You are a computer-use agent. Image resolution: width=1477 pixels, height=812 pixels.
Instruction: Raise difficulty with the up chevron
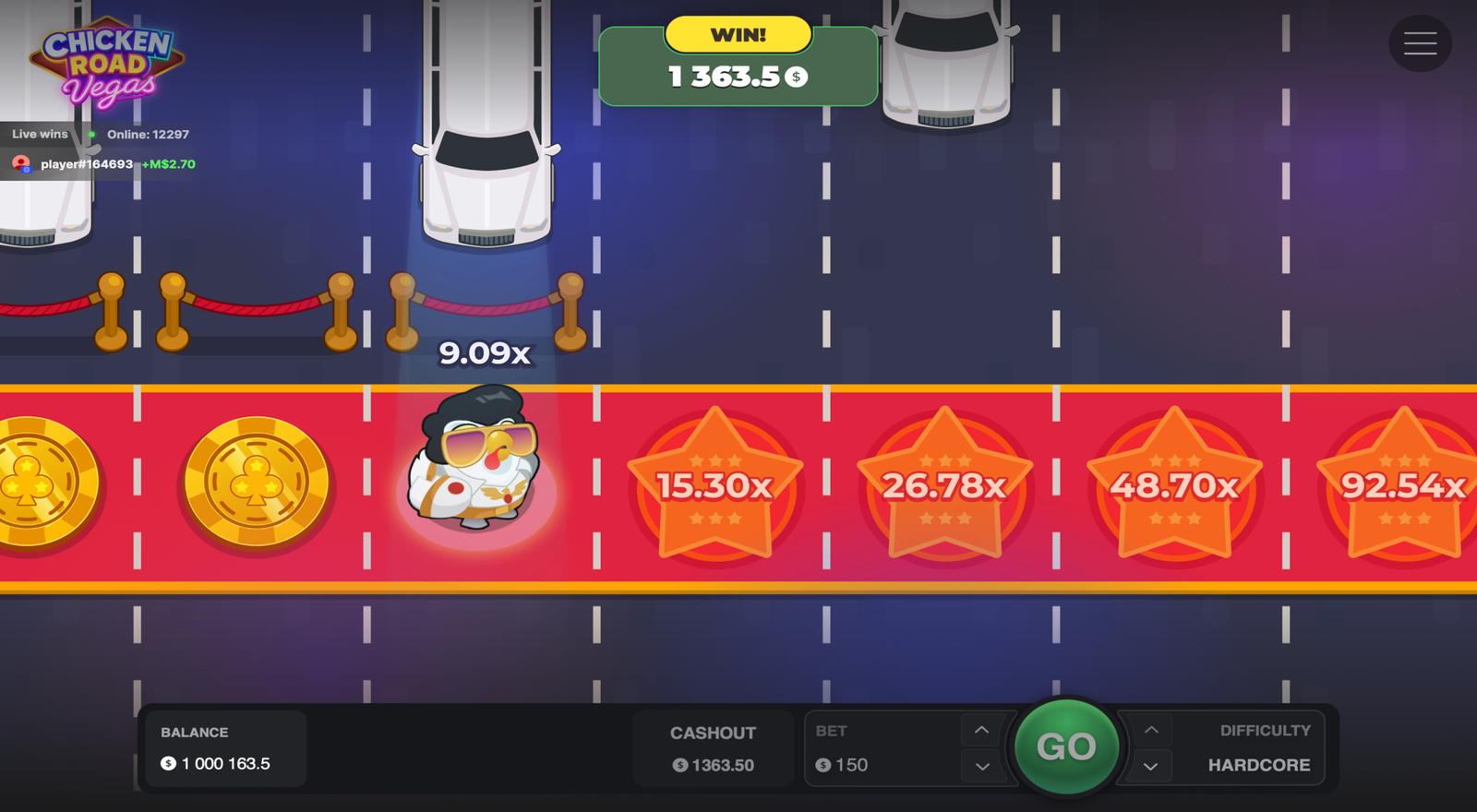pyautogui.click(x=1151, y=730)
